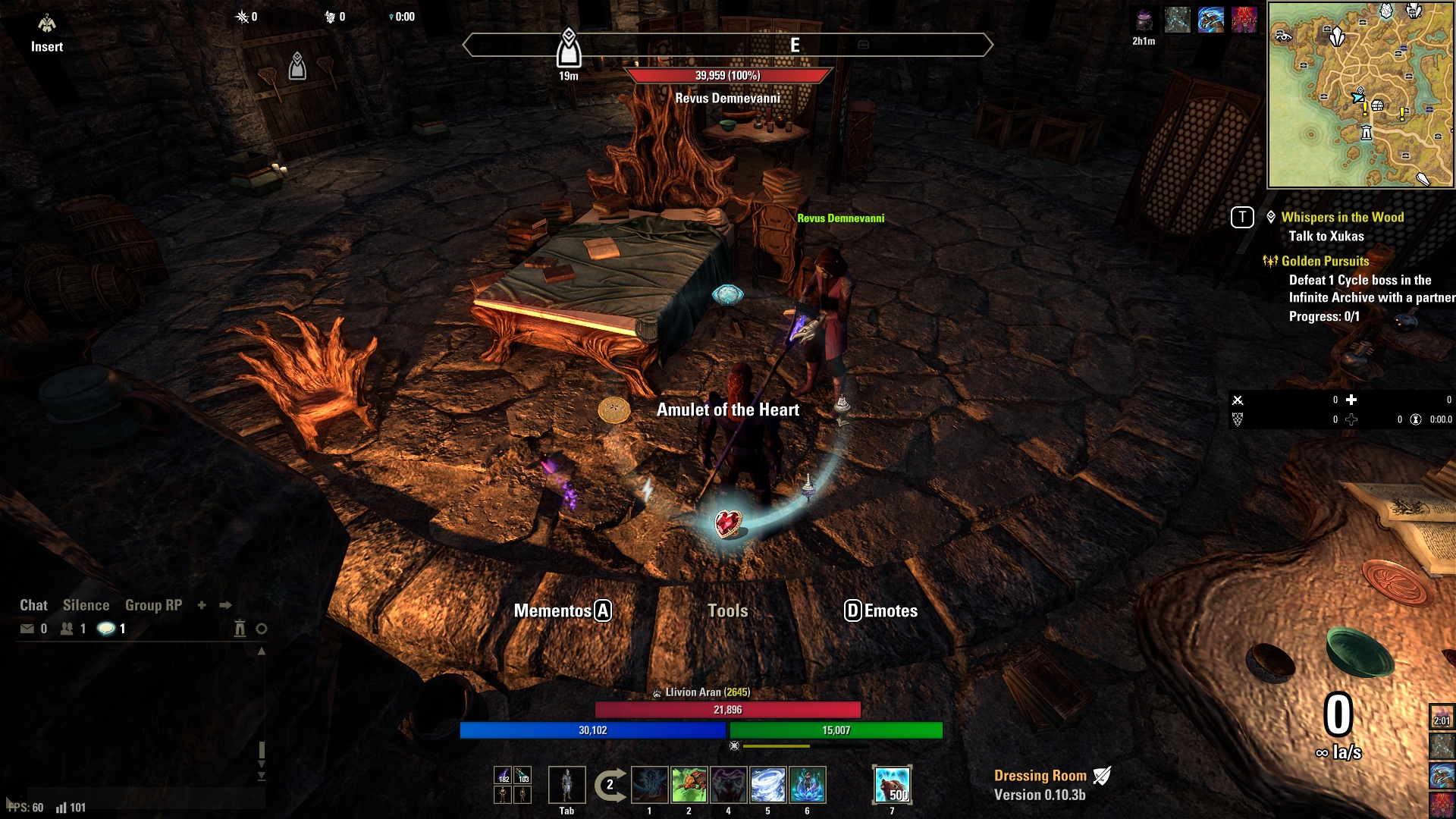Viewport: 1456px width, 819px height.
Task: Switch to the Silence chat tab
Action: [x=86, y=605]
